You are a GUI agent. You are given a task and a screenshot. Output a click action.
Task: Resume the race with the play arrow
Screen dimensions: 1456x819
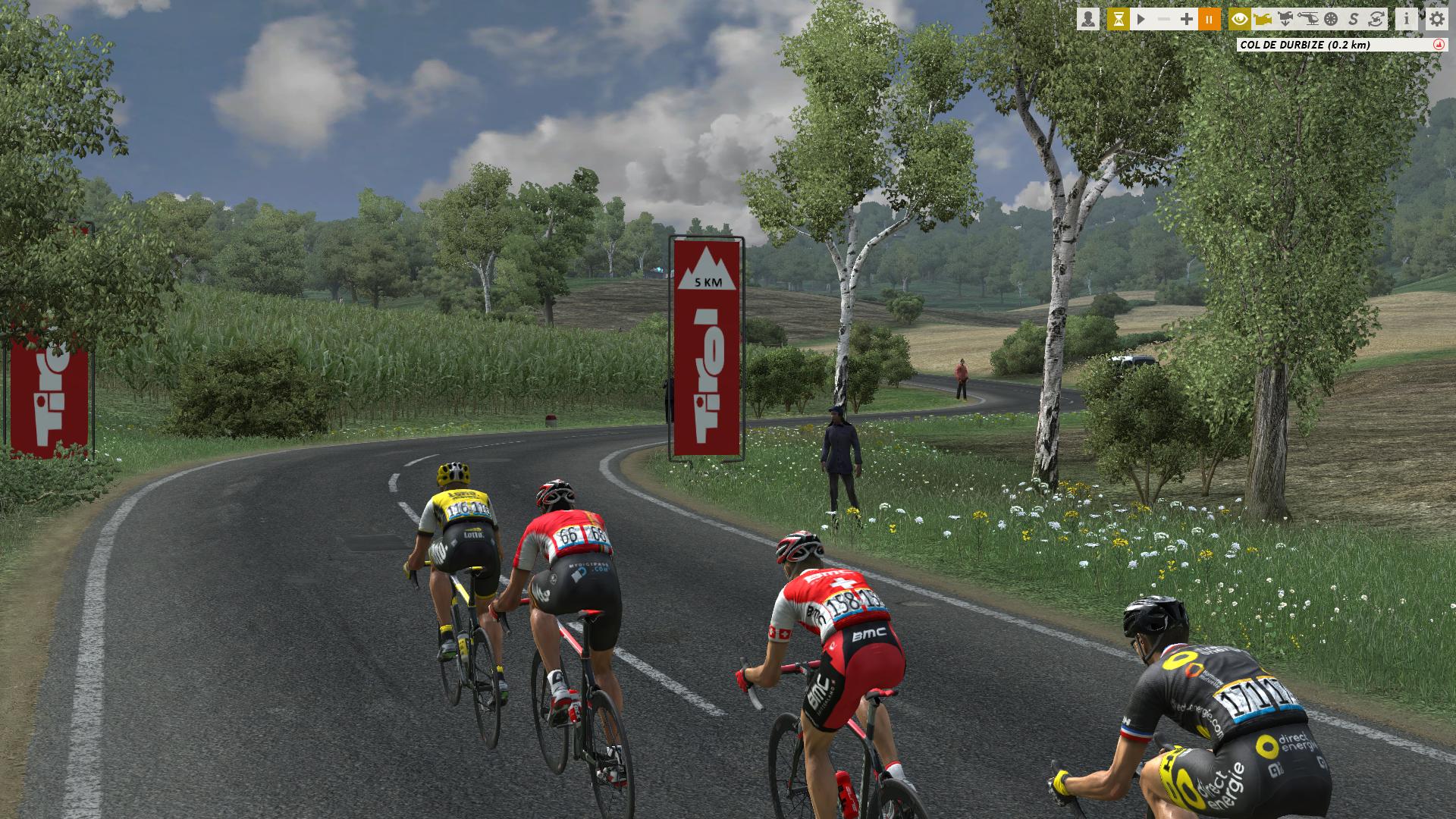coord(1141,19)
